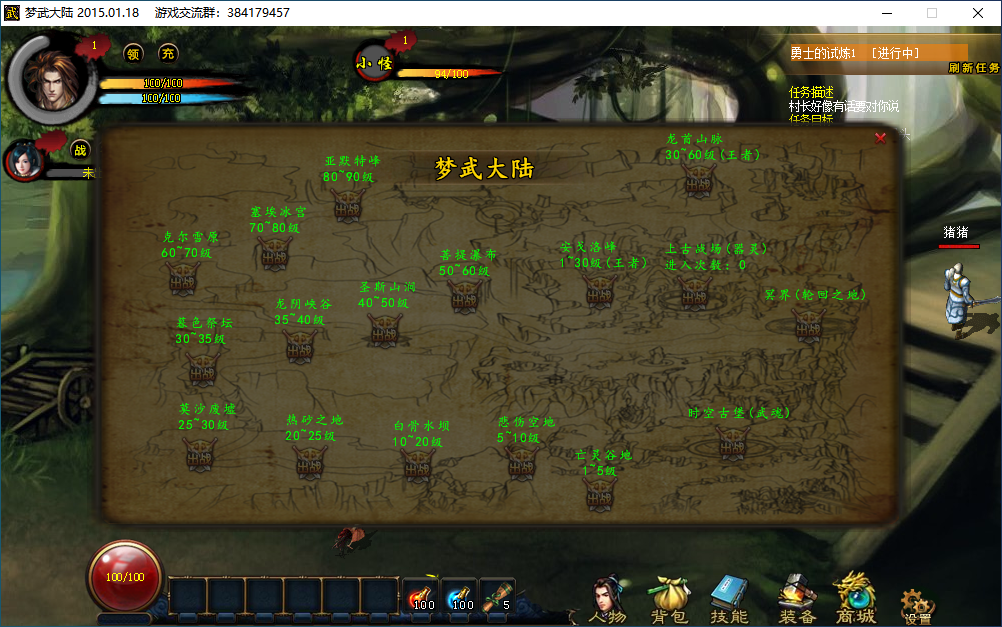Open the 装备 equipment screen
The height and width of the screenshot is (627, 1002).
click(x=796, y=600)
